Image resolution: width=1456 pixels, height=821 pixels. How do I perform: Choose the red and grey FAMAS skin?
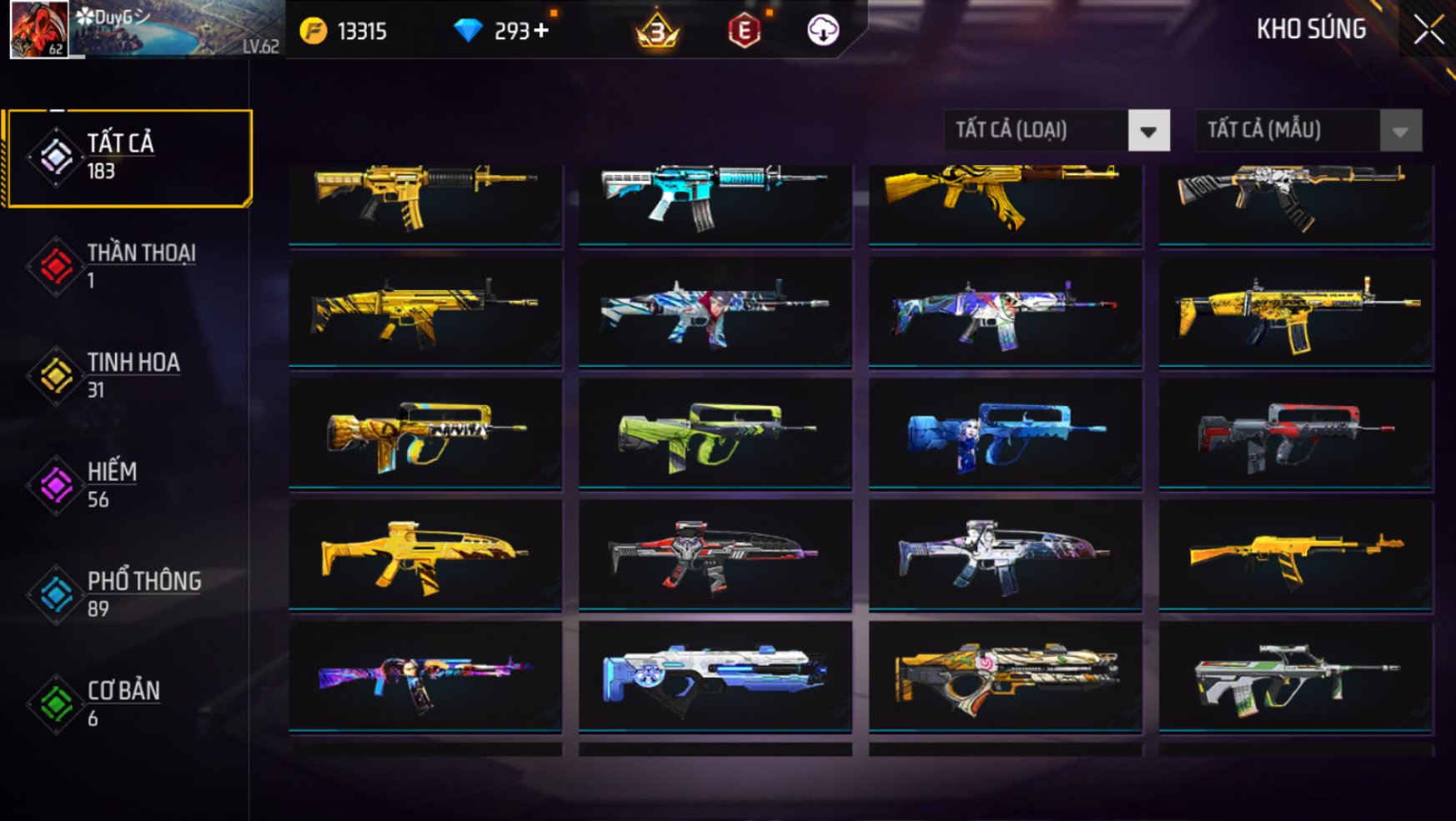click(1295, 433)
